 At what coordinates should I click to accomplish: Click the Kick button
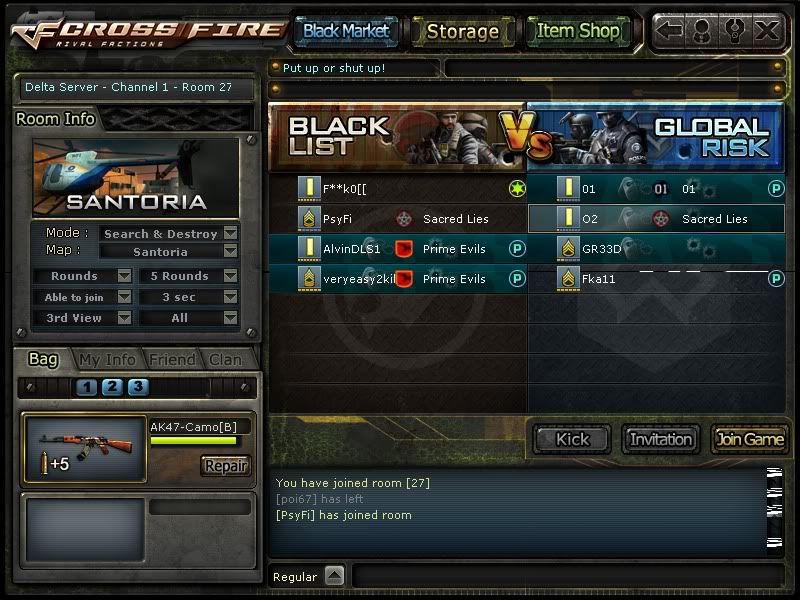click(573, 439)
